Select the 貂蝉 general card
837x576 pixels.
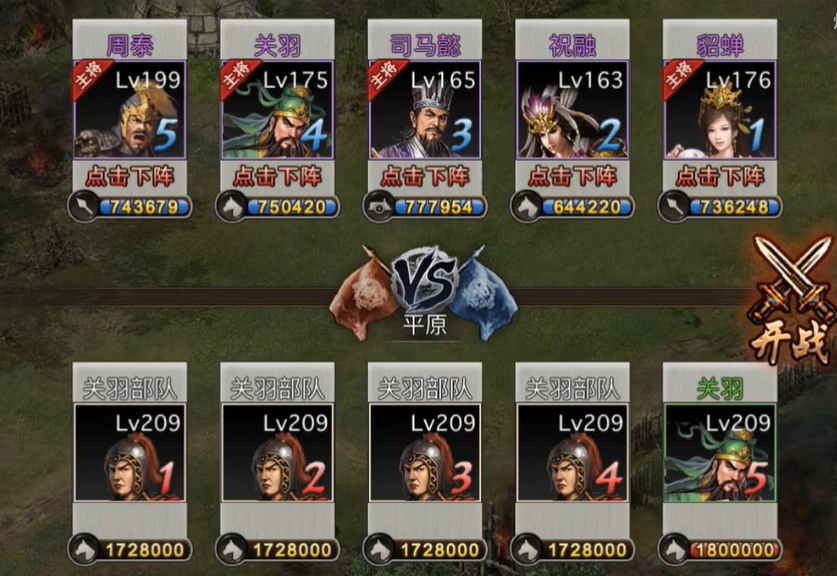719,110
